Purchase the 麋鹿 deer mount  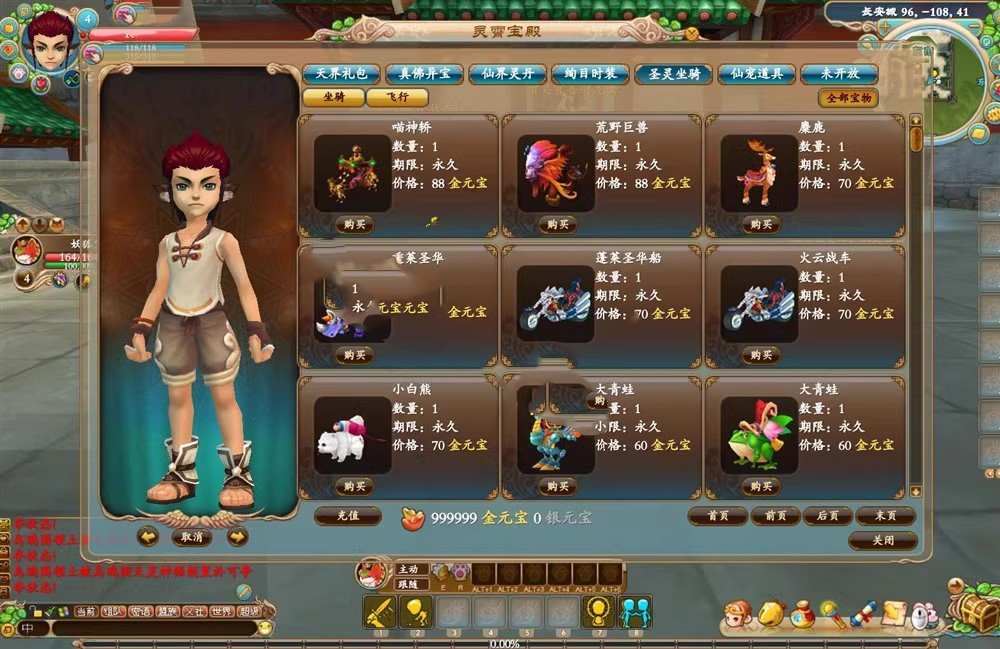point(760,224)
